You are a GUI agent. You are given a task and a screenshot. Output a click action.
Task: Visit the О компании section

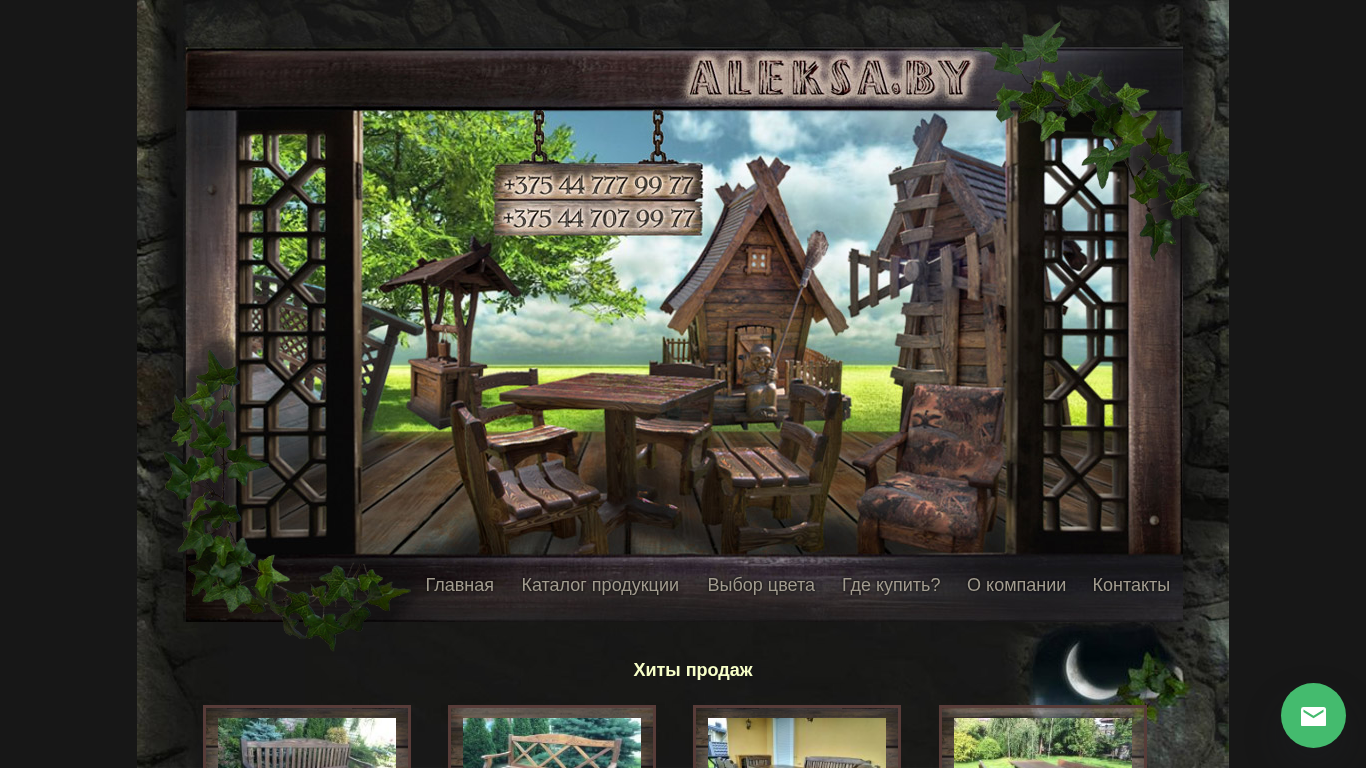pos(1016,585)
